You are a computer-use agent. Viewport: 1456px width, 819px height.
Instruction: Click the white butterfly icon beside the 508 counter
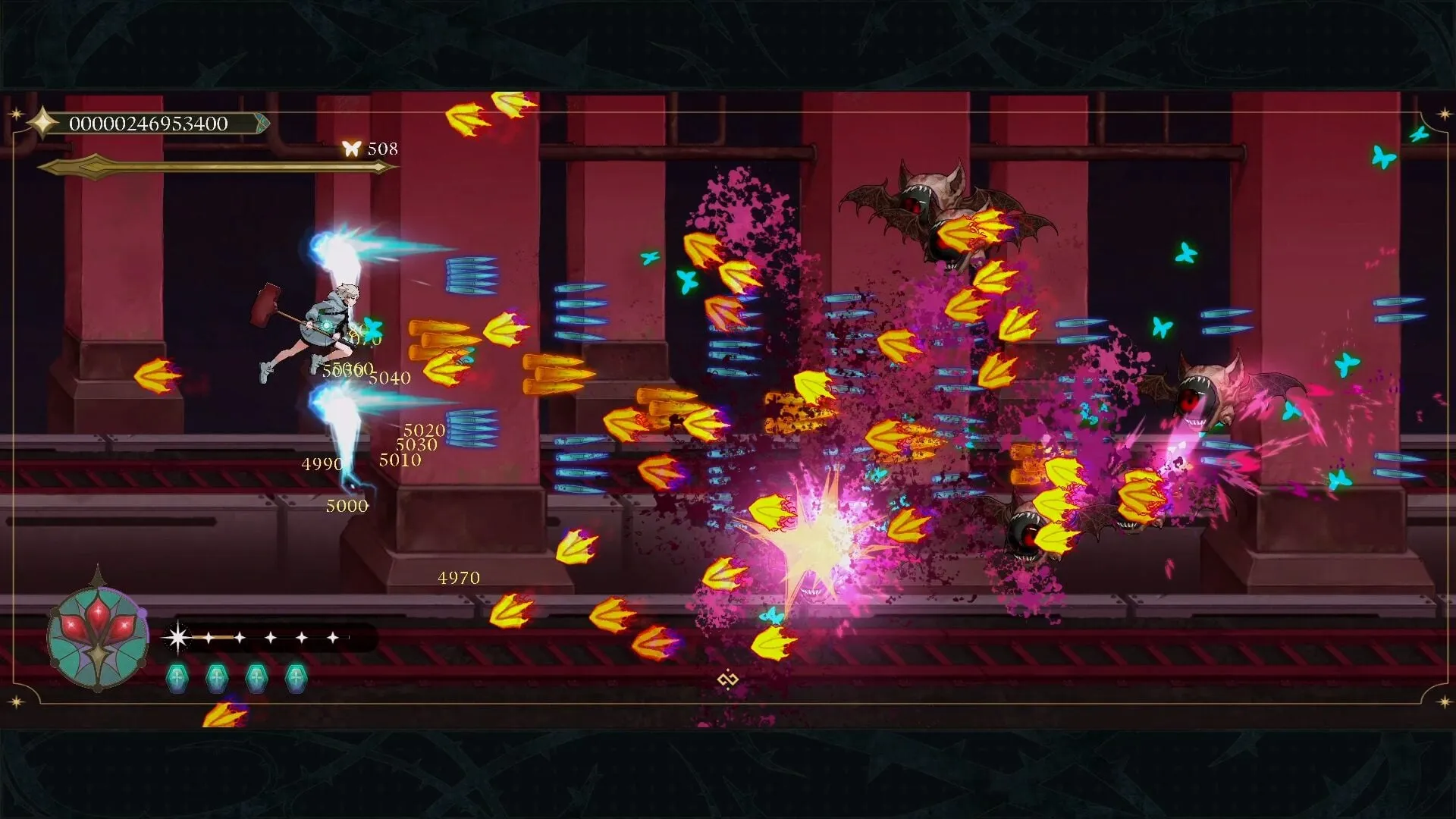(x=350, y=148)
